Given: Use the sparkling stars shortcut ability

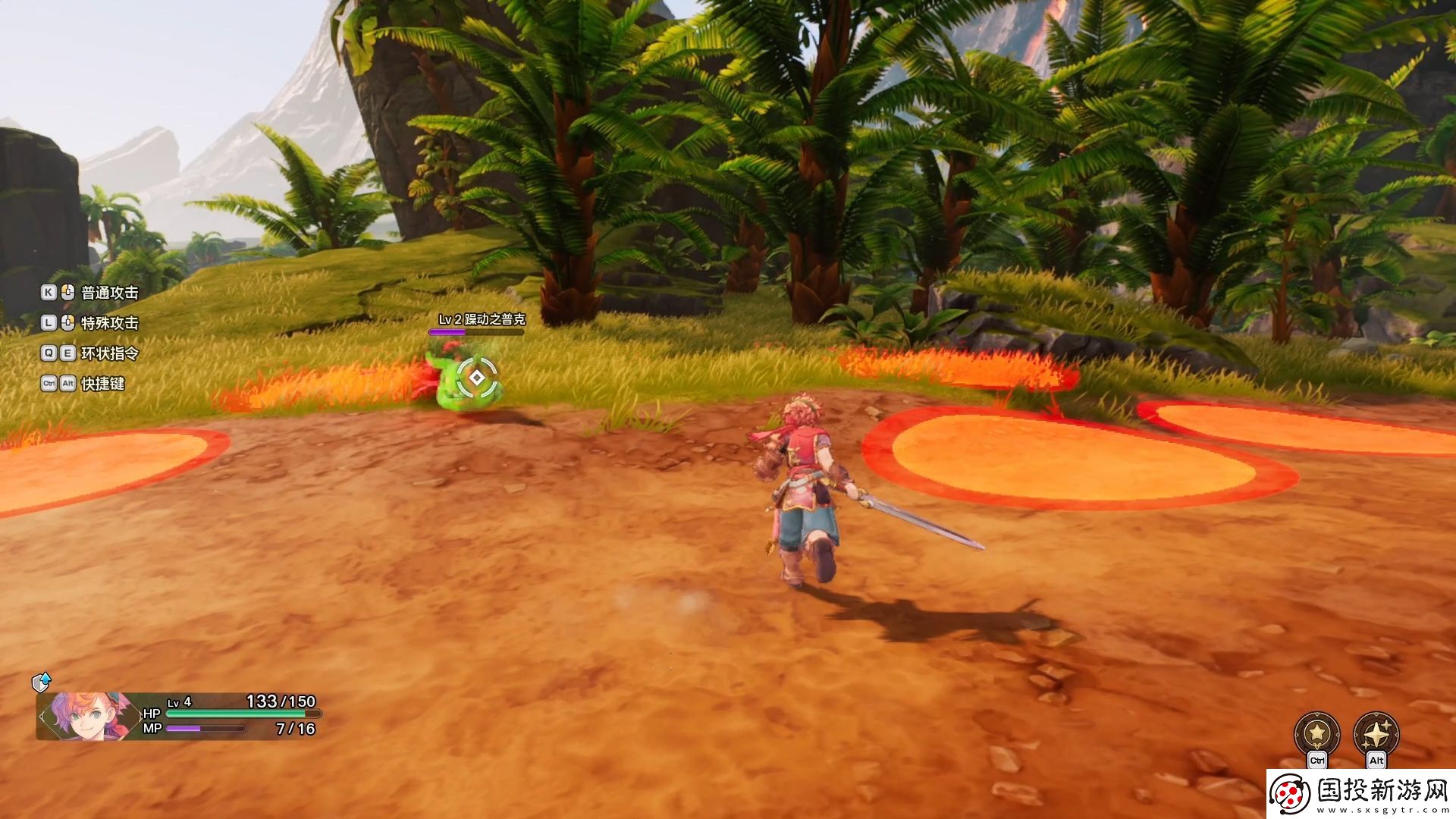Looking at the screenshot, I should pyautogui.click(x=1376, y=733).
